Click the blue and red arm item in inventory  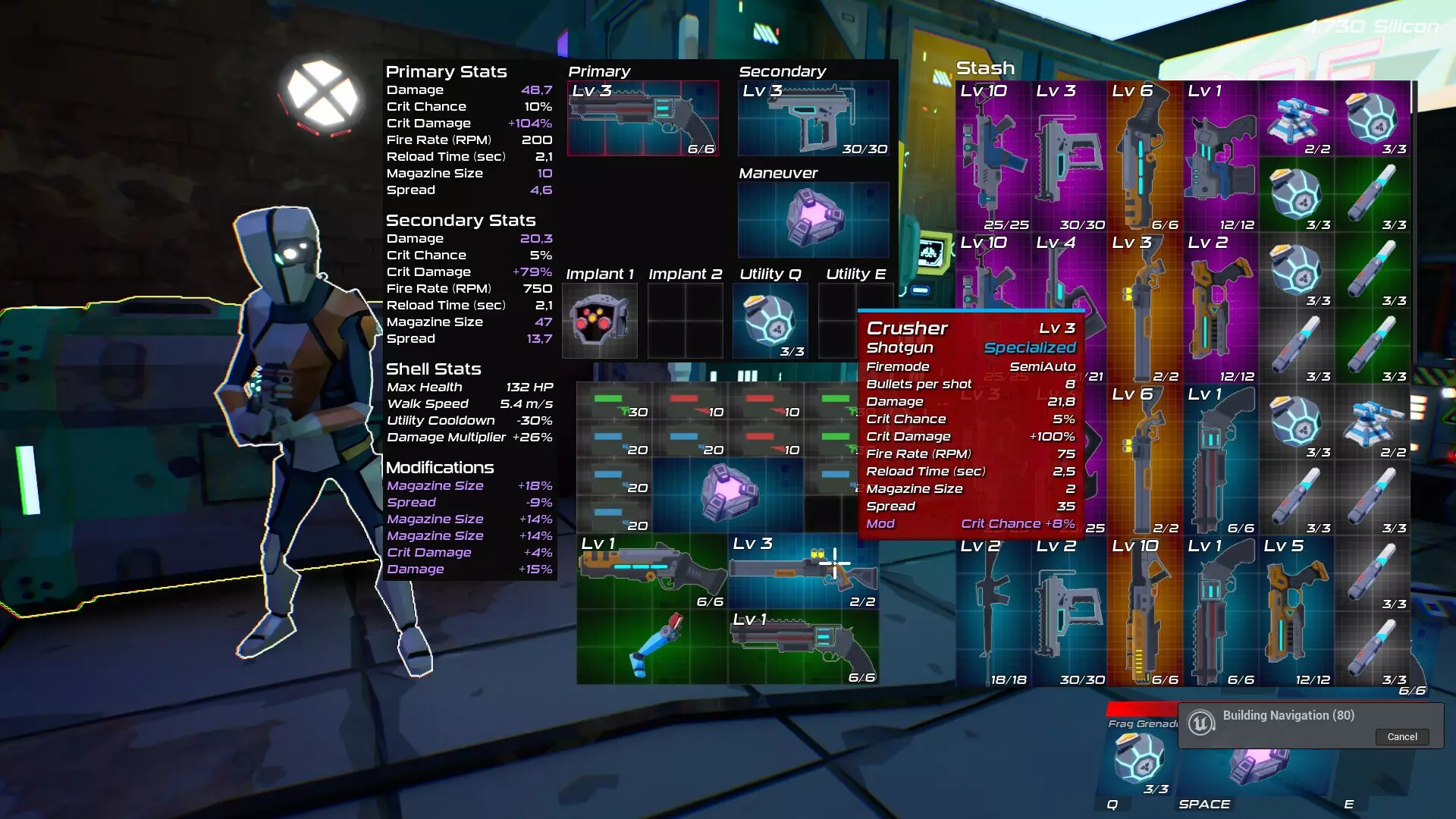[x=652, y=647]
